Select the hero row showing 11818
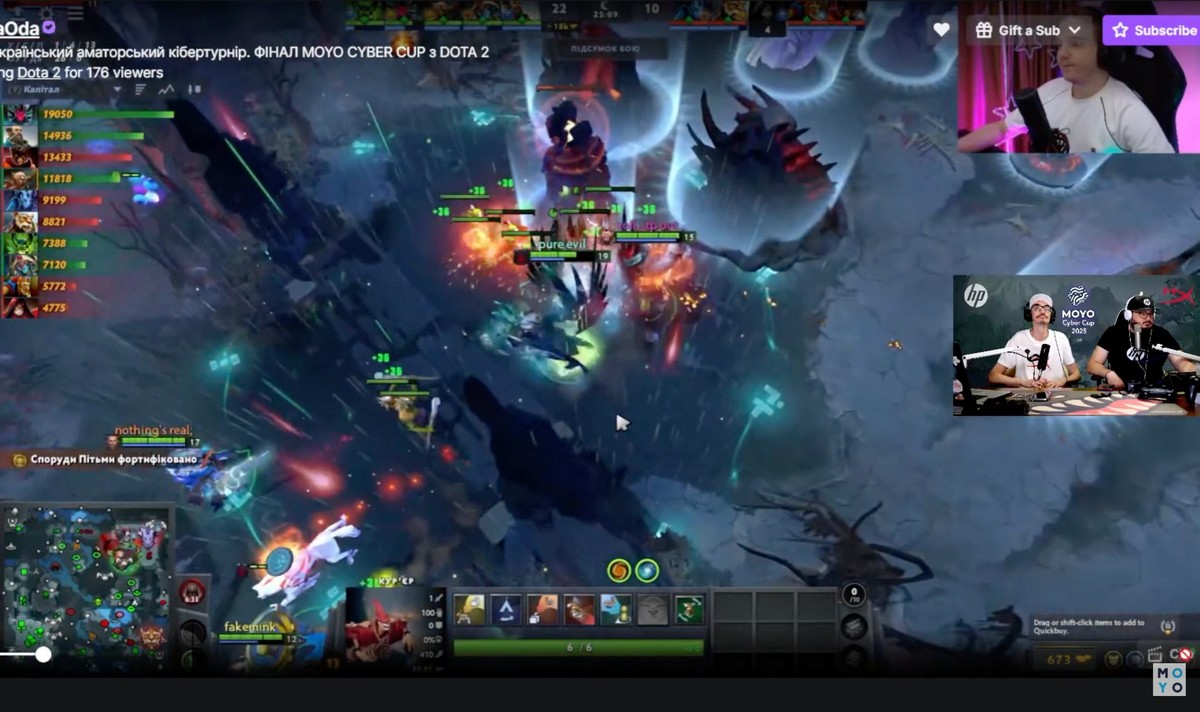The image size is (1200, 712). point(17,178)
